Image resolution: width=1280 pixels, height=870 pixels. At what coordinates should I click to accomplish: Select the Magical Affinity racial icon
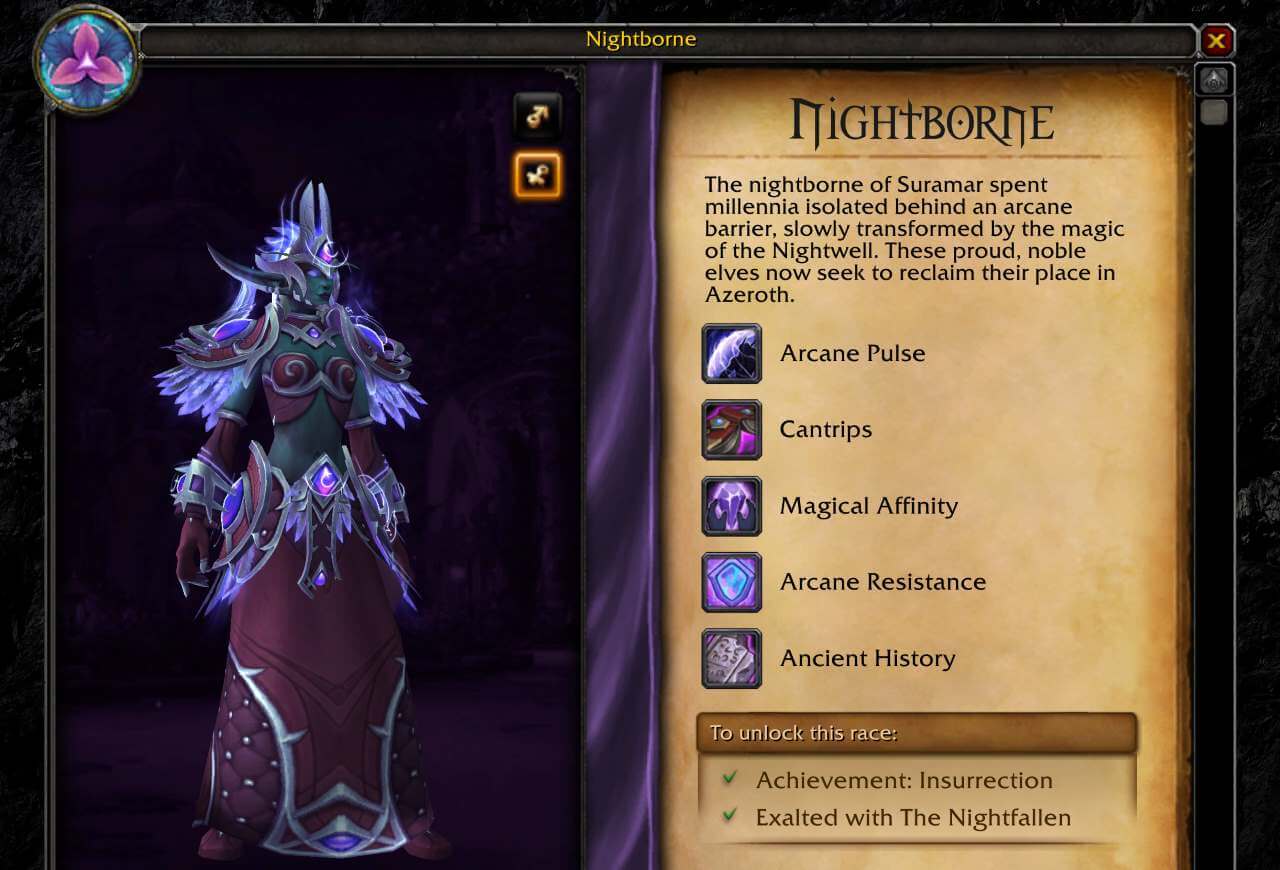point(731,506)
